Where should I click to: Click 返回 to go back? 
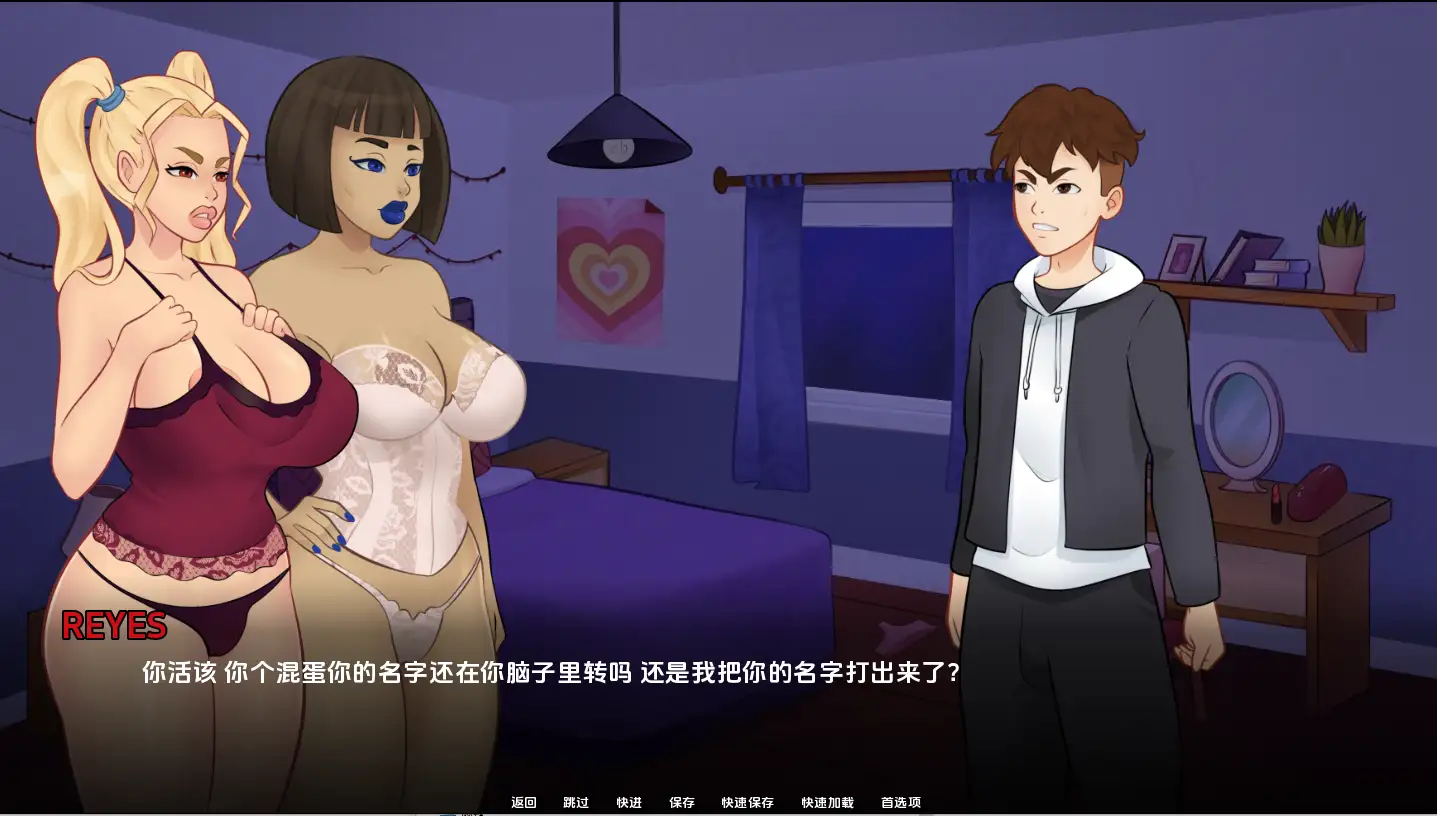[522, 802]
